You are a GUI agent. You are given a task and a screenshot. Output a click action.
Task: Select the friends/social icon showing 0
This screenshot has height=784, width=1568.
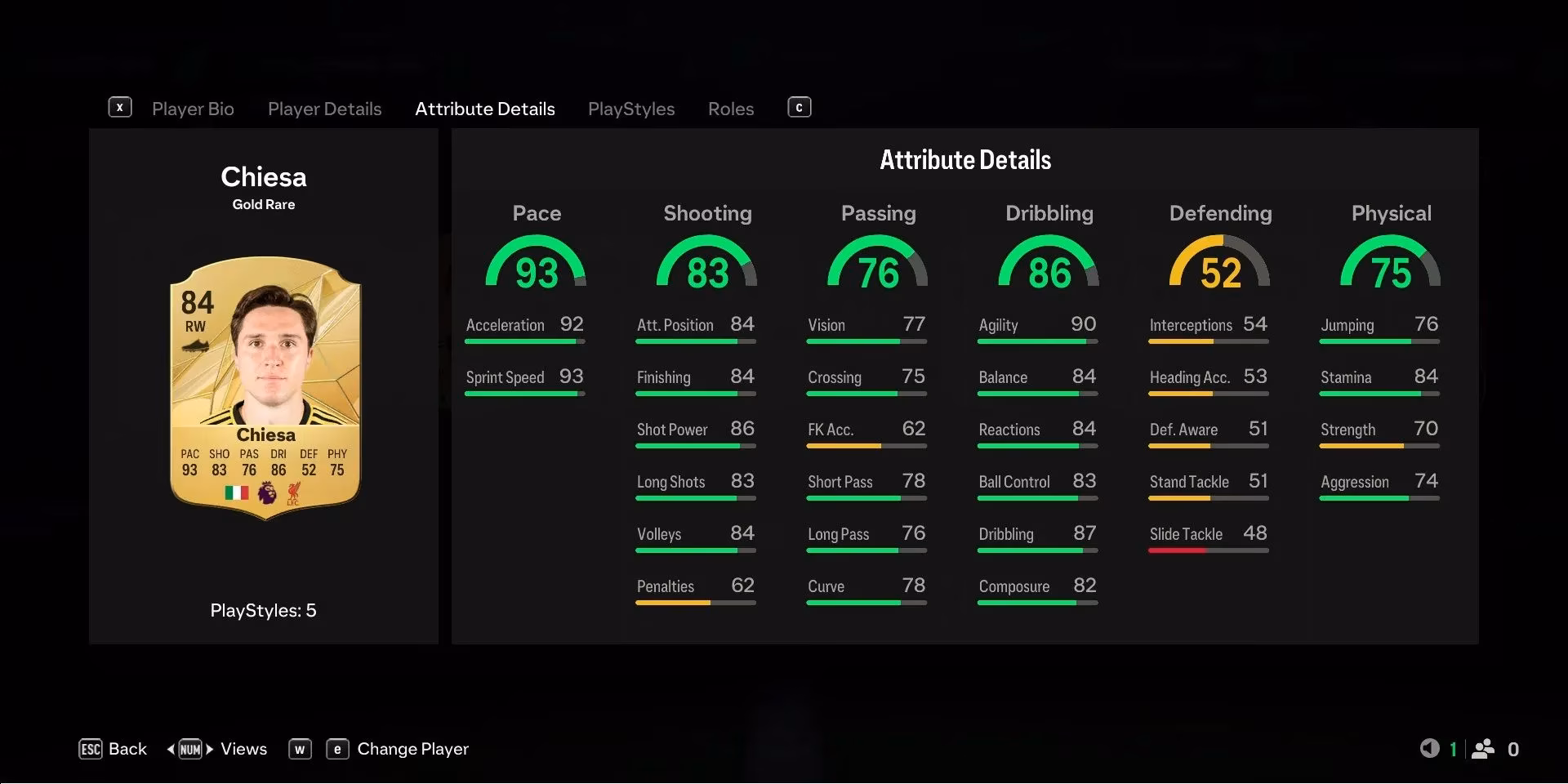tap(1485, 748)
